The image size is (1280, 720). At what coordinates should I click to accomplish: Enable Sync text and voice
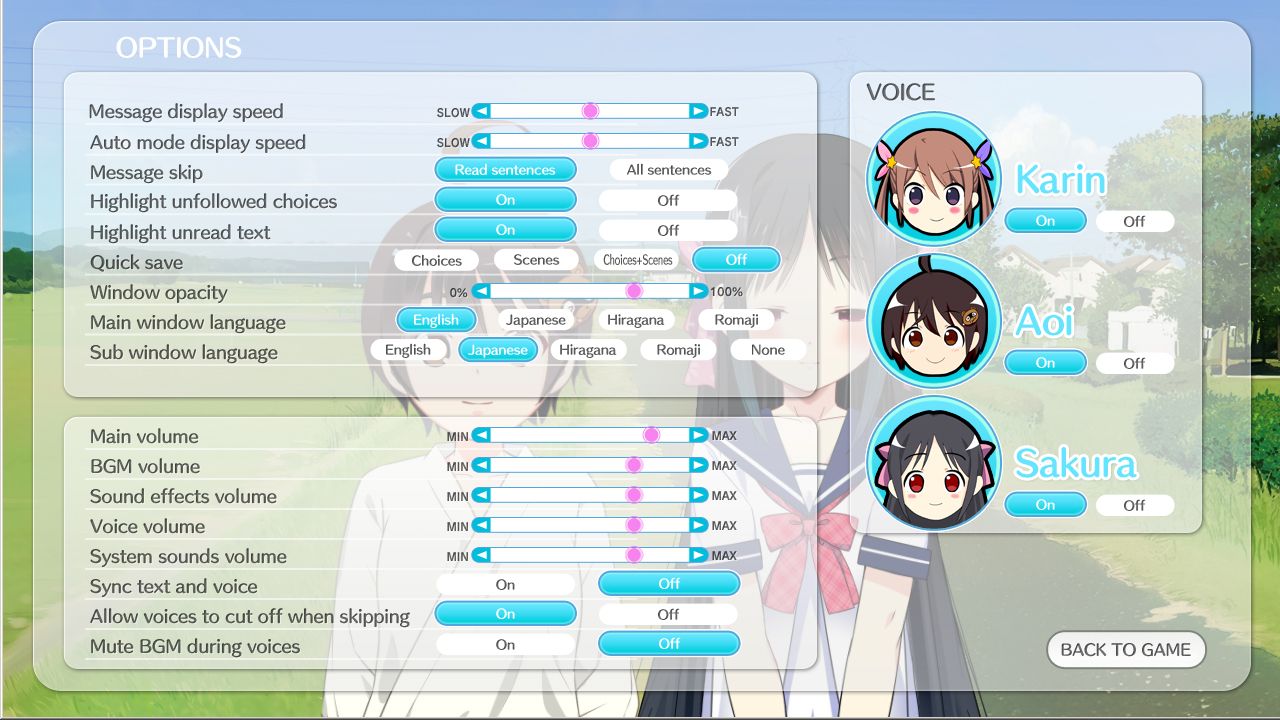[505, 583]
